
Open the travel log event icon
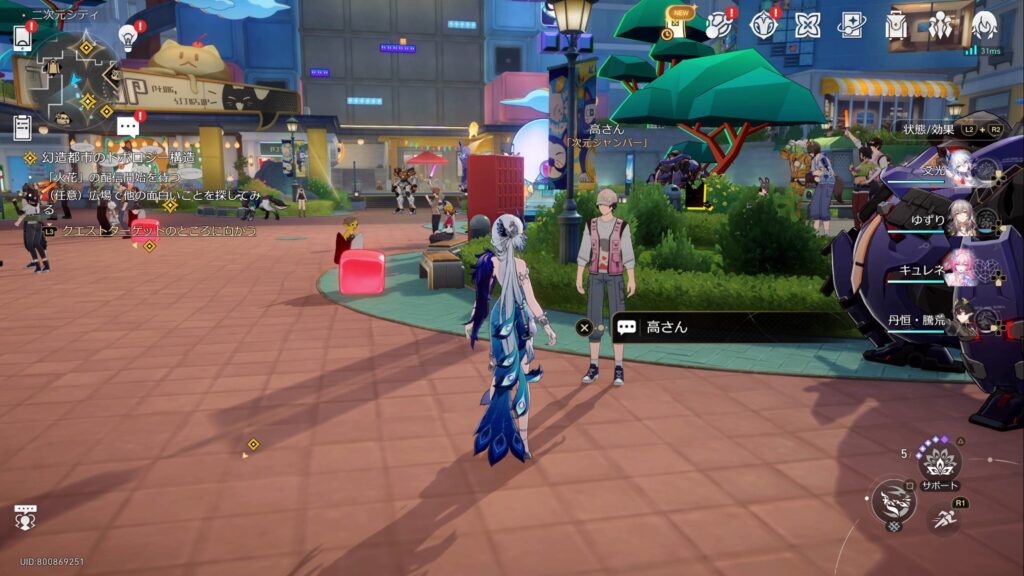click(x=764, y=26)
